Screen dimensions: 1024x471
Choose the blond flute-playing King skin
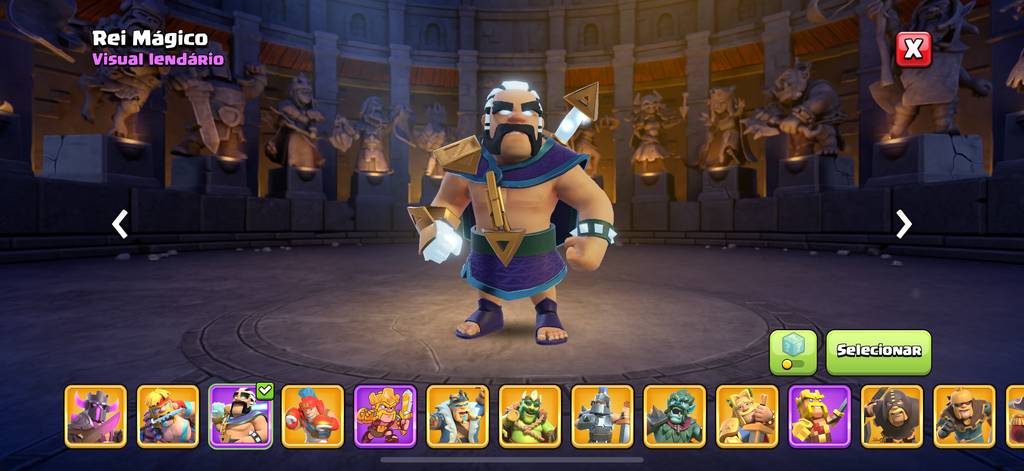coord(168,415)
